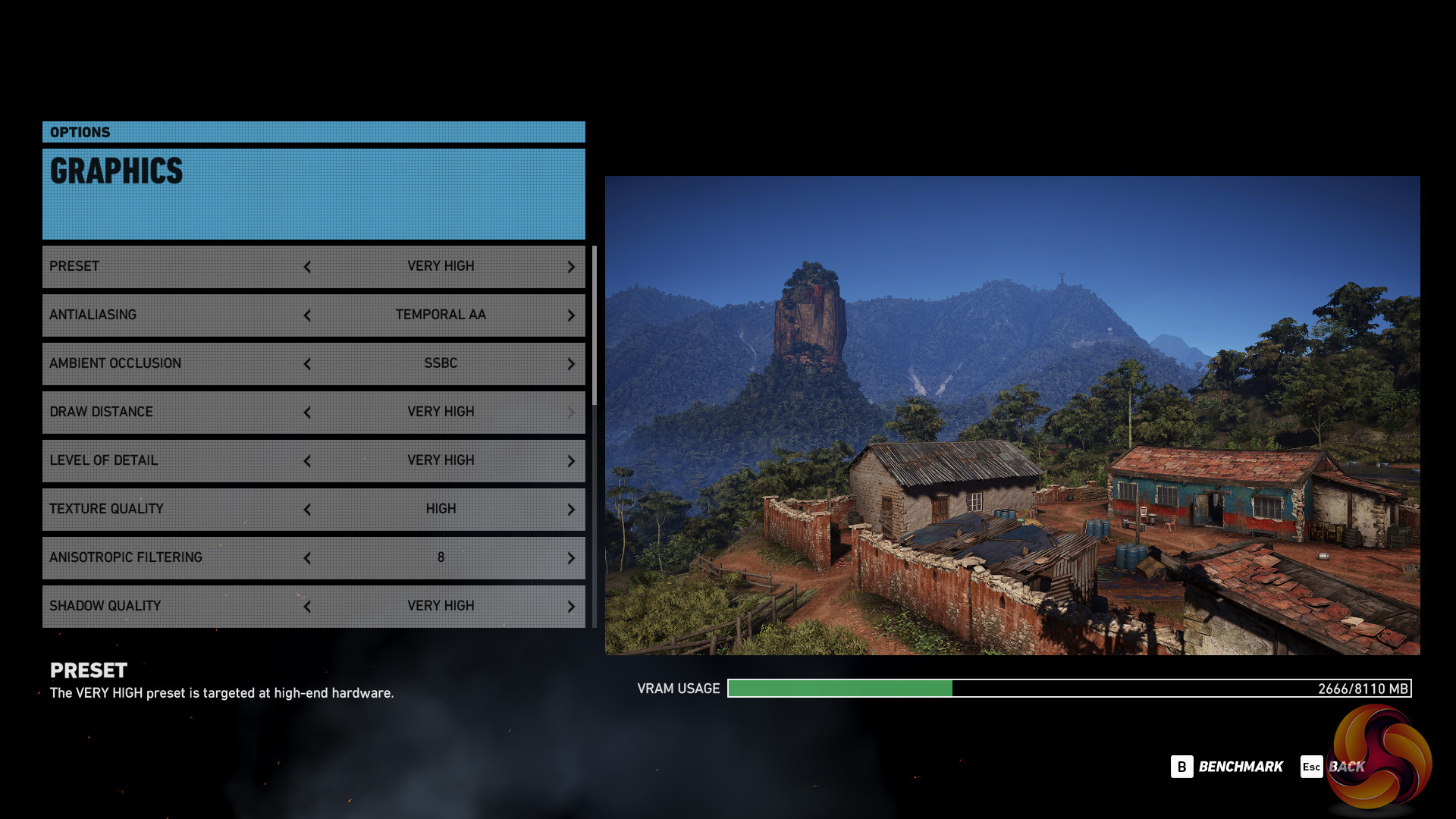The width and height of the screenshot is (1456, 819).
Task: Increase the Preset with its right arrow
Action: [571, 267]
